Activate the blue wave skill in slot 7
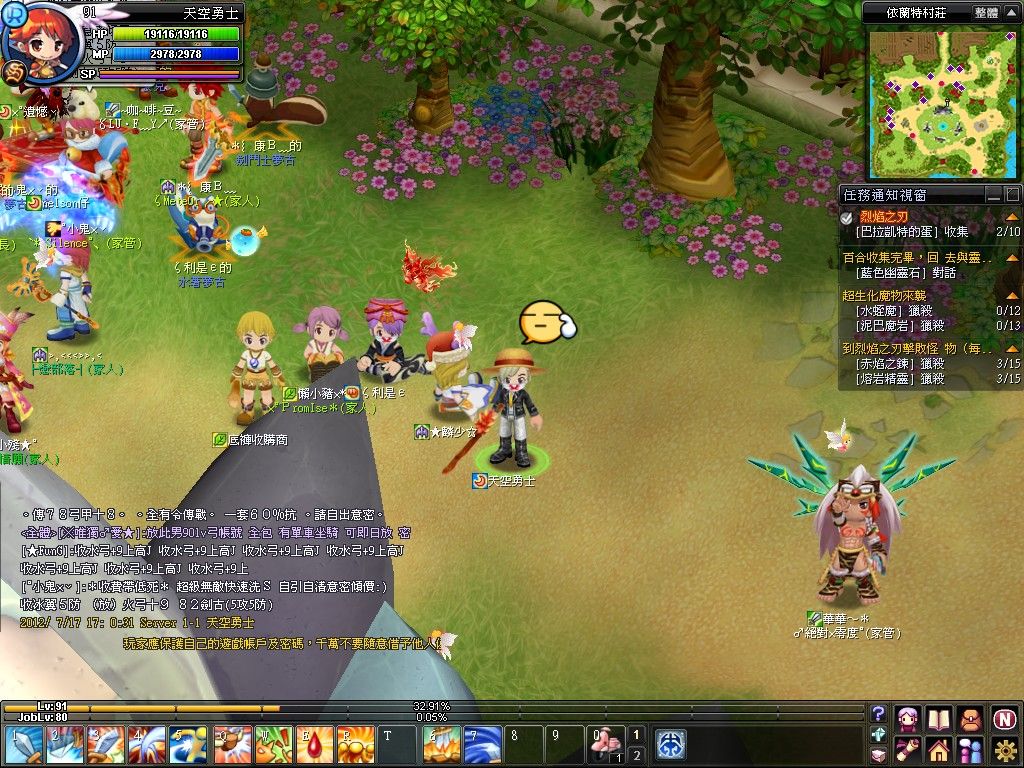This screenshot has width=1024, height=768. (482, 745)
